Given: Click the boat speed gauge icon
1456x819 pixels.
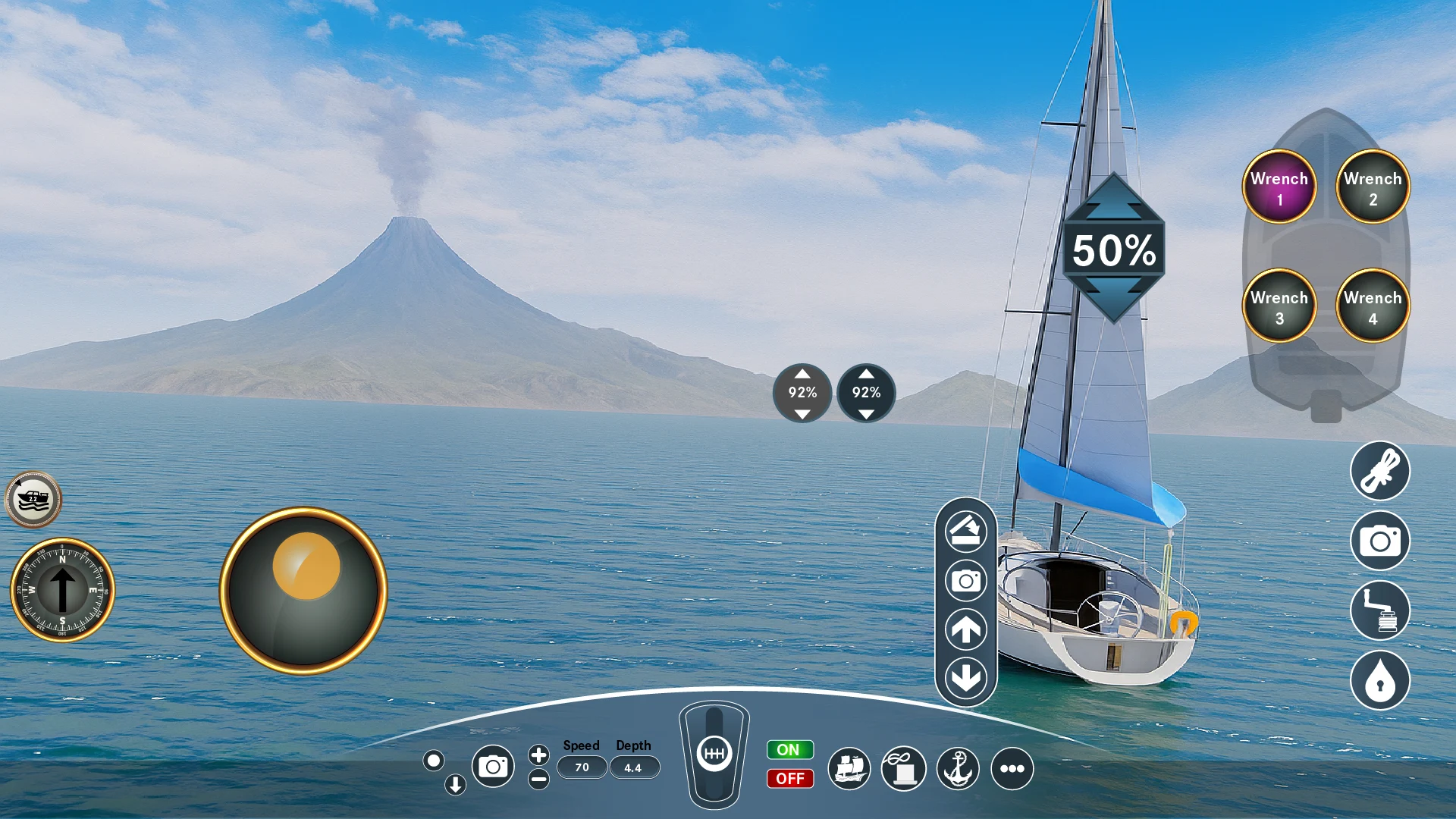Looking at the screenshot, I should tap(33, 500).
